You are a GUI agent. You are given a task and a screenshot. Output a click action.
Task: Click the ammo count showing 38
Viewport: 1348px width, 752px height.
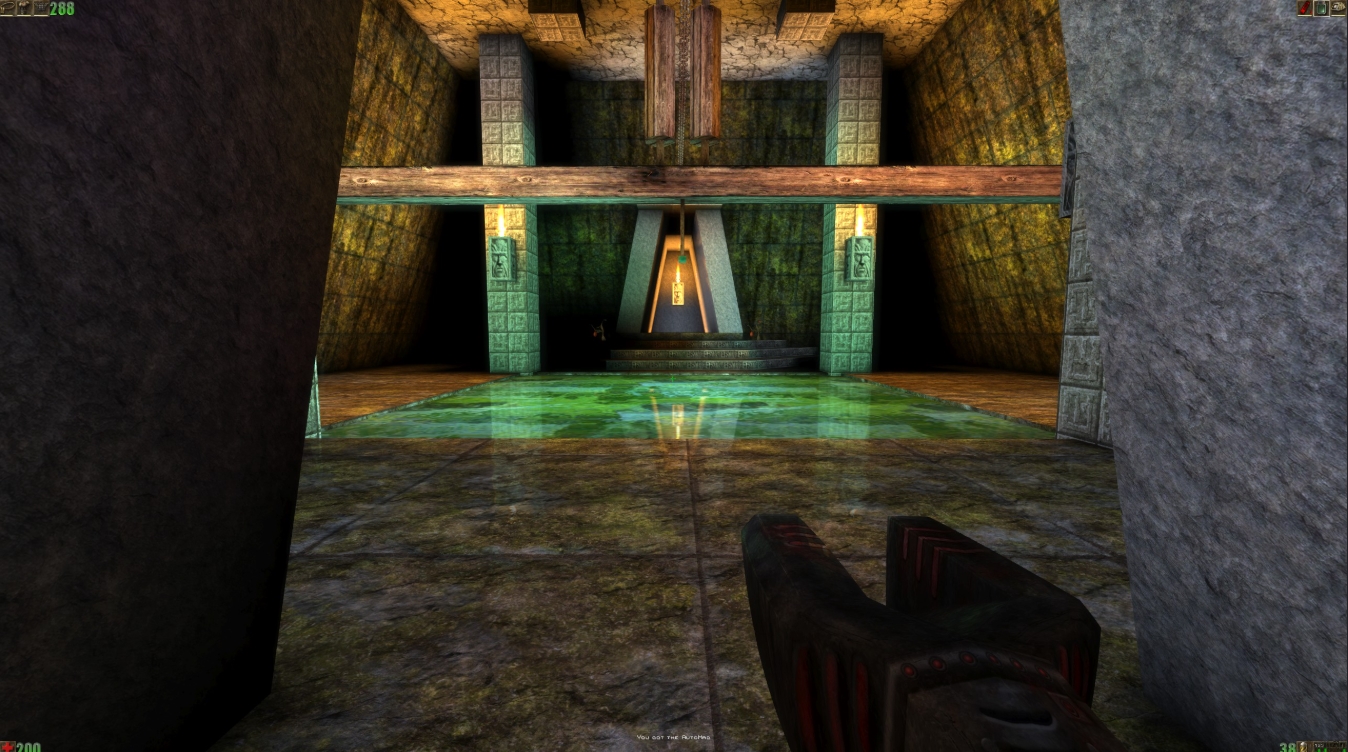pyautogui.click(x=1287, y=749)
